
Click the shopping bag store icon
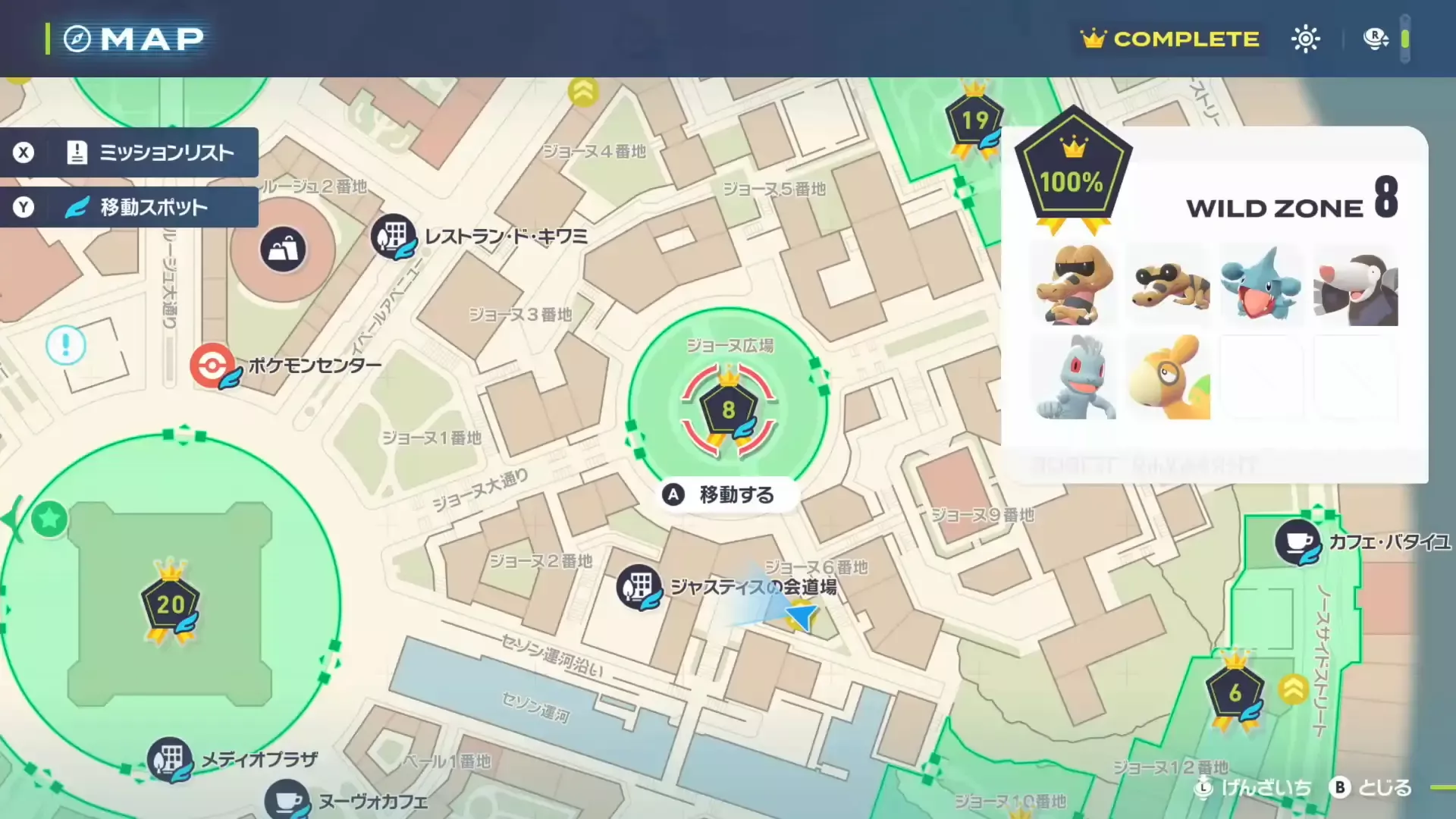(x=282, y=249)
